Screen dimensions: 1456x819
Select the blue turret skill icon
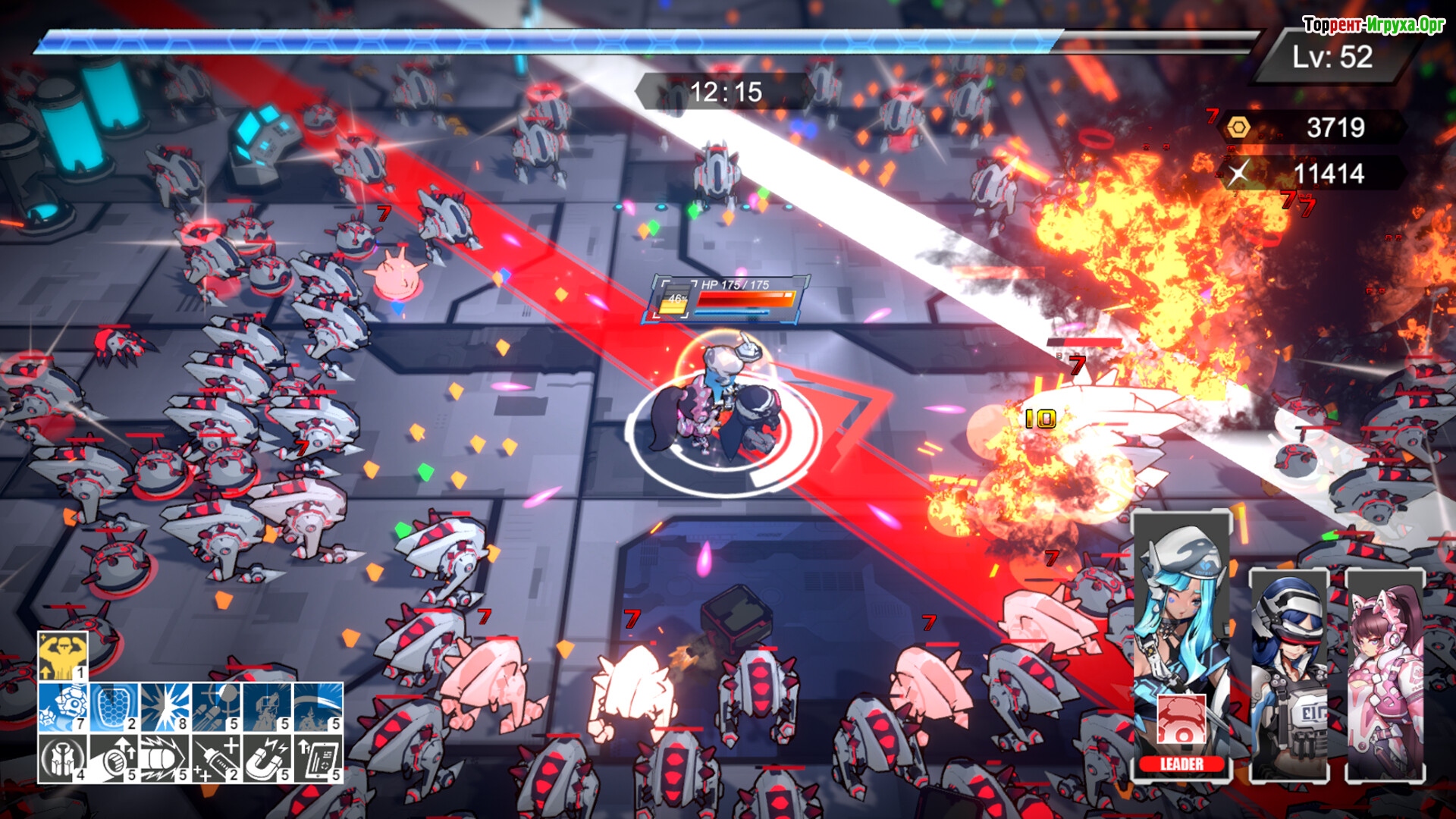click(266, 707)
